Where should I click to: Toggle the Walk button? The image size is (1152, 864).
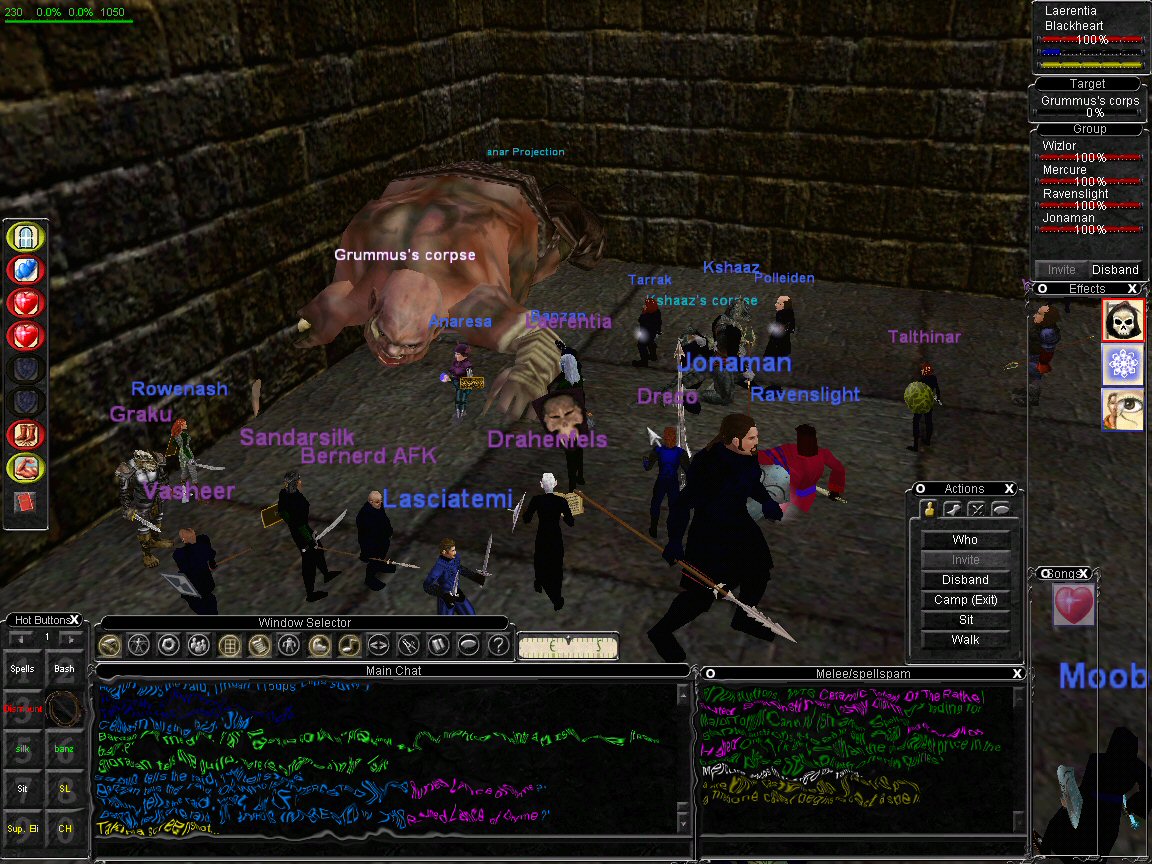(965, 640)
